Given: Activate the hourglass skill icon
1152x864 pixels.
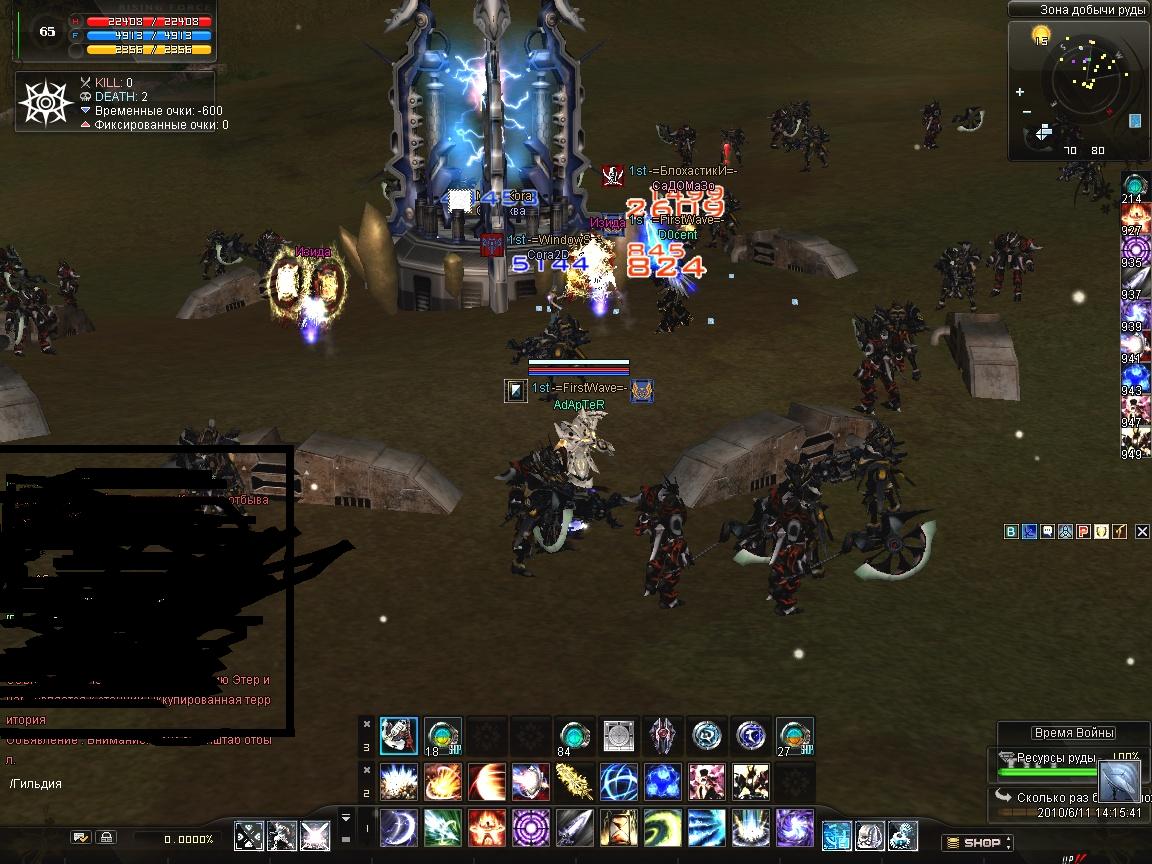Looking at the screenshot, I should click(618, 828).
